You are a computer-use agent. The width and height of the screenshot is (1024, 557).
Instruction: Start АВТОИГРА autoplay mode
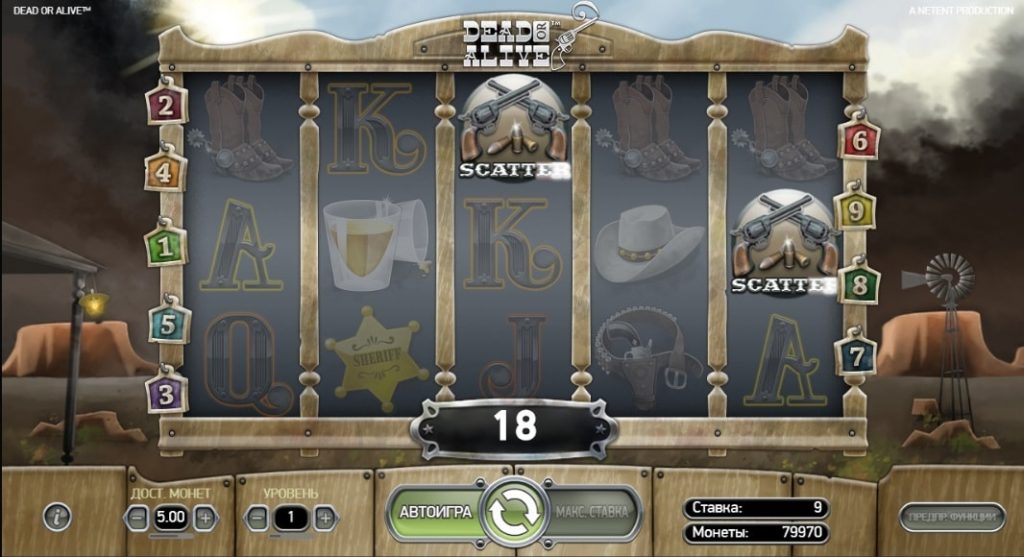pos(435,512)
